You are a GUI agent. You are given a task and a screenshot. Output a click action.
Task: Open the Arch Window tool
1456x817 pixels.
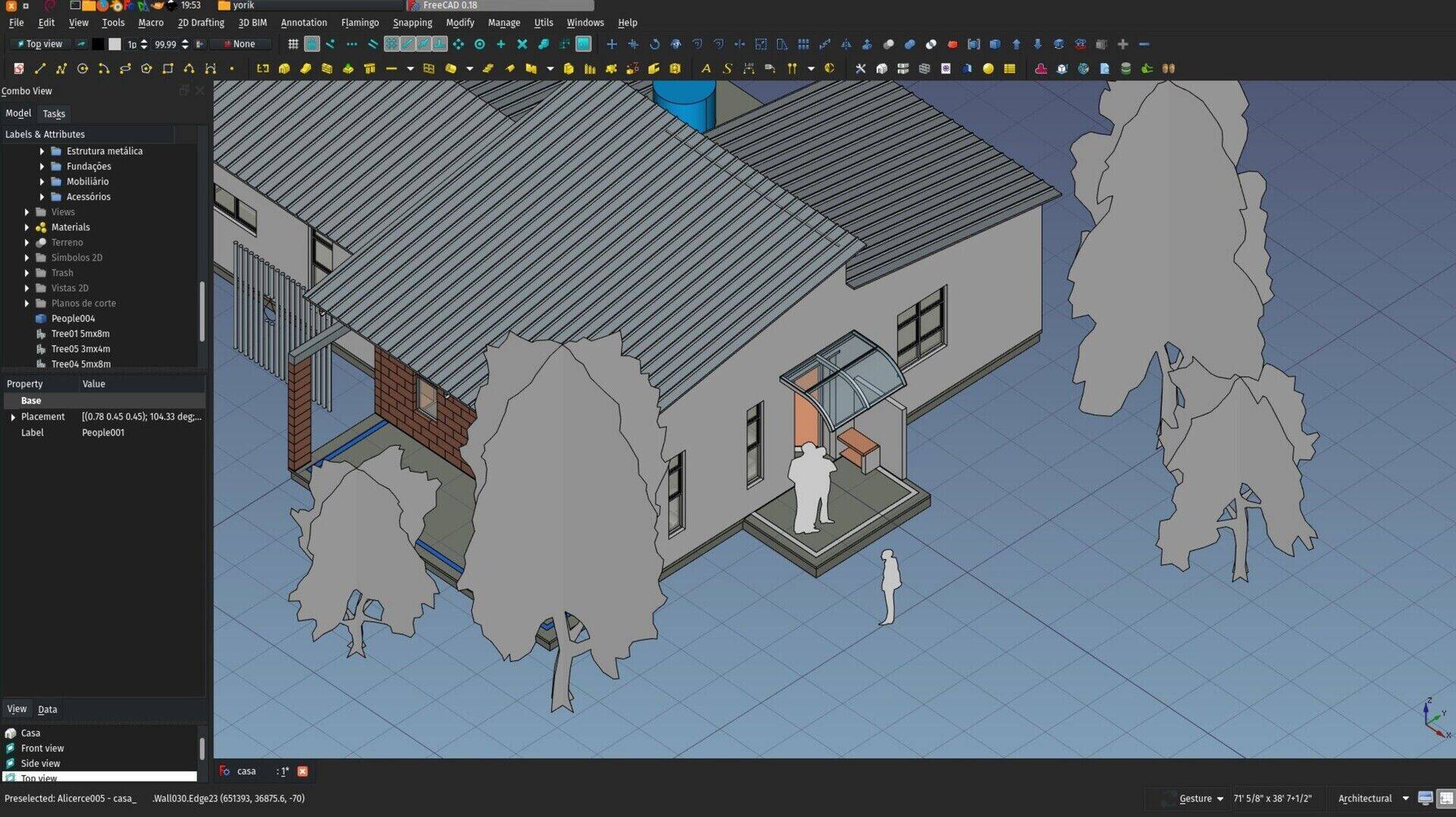tap(428, 68)
